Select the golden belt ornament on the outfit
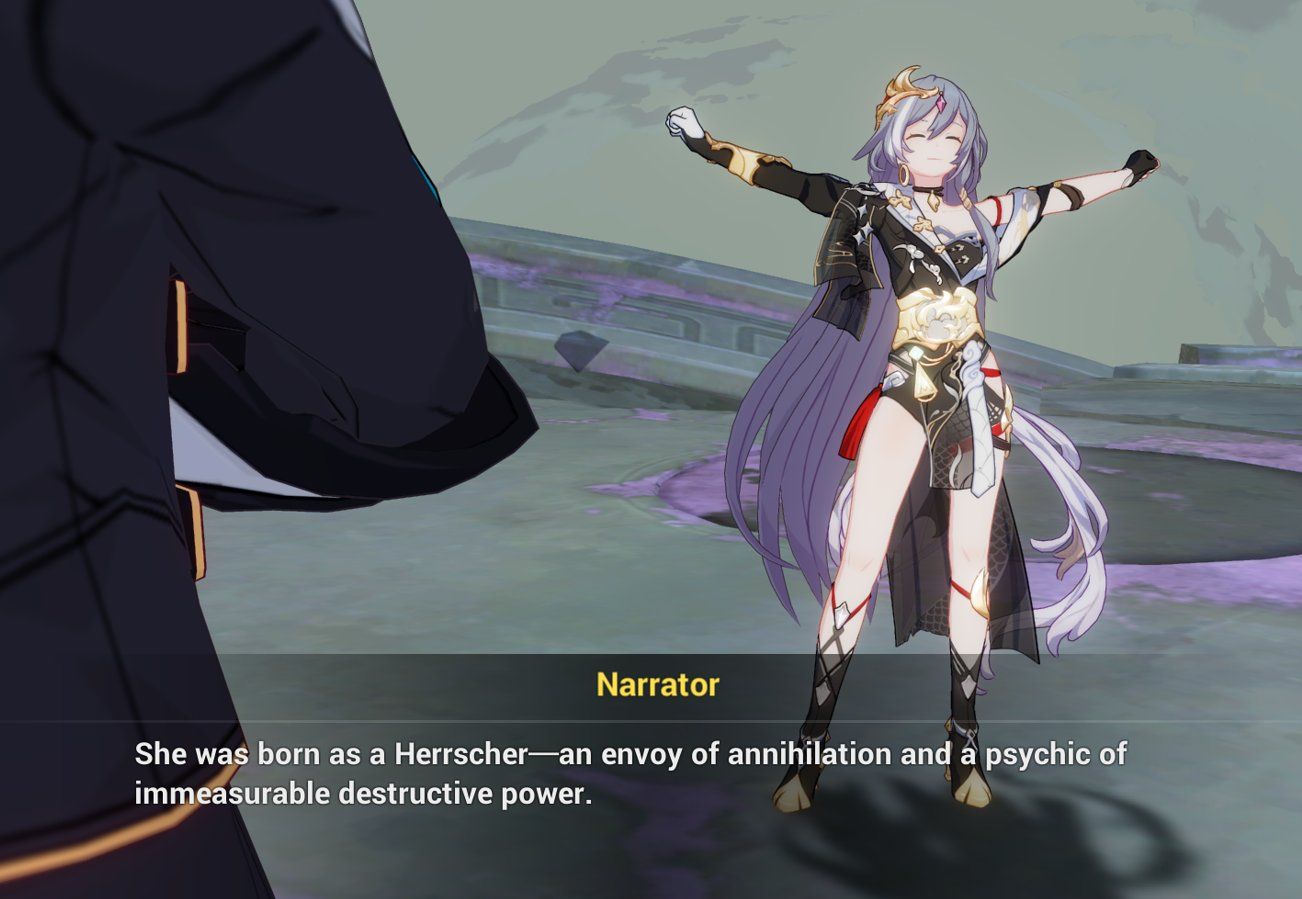Image resolution: width=1302 pixels, height=899 pixels. 936,315
